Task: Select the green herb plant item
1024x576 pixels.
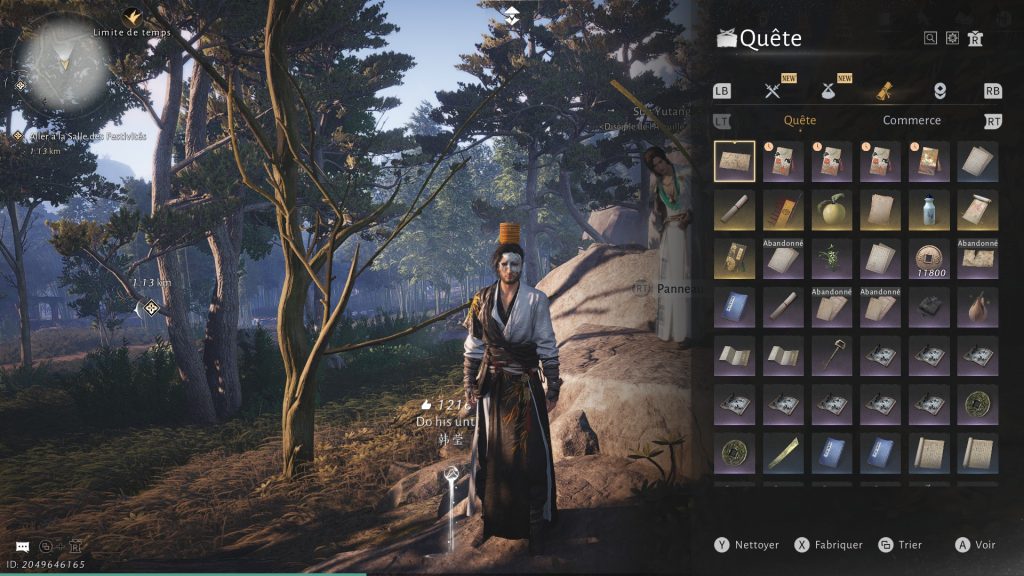Action: [832, 258]
